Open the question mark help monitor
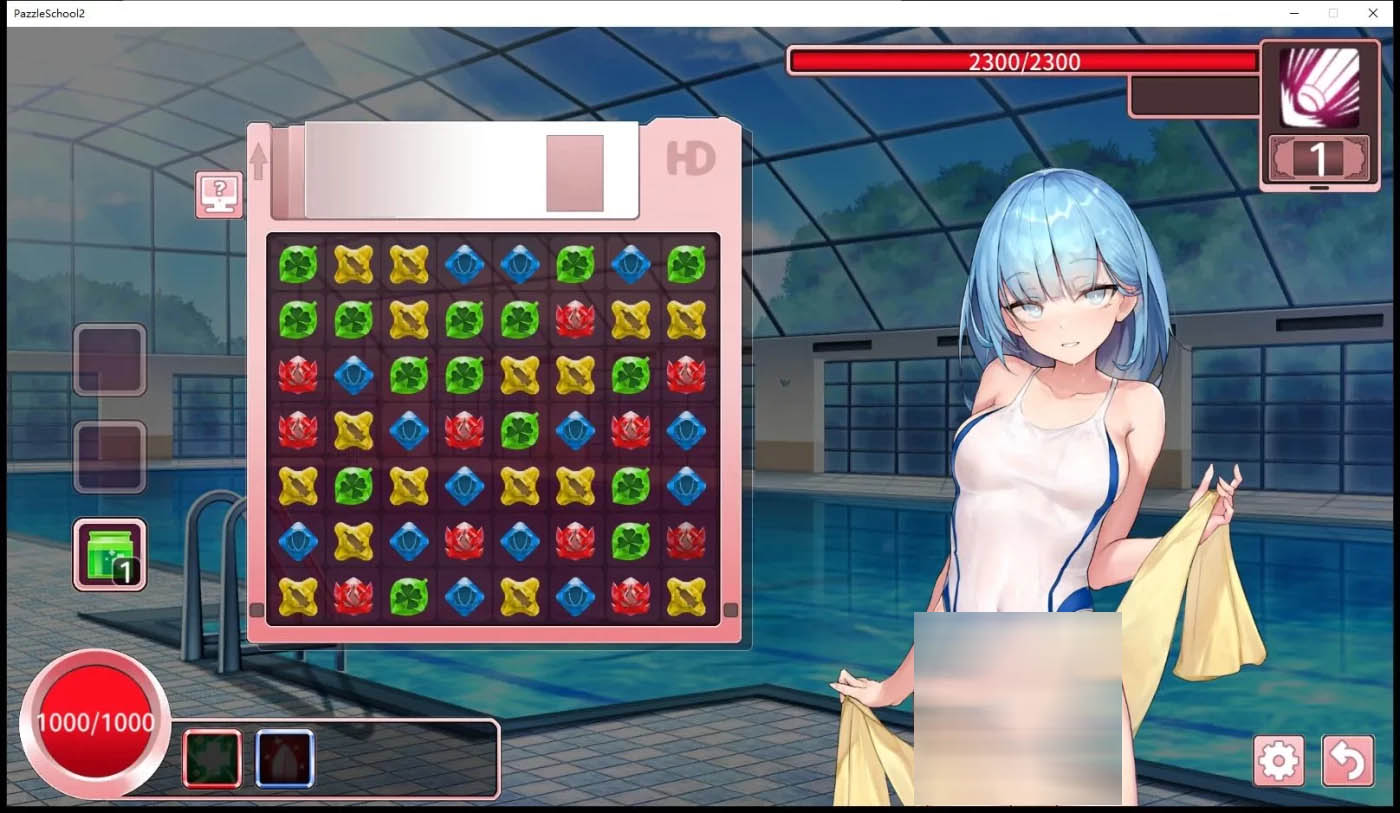This screenshot has height=813, width=1400. 219,194
